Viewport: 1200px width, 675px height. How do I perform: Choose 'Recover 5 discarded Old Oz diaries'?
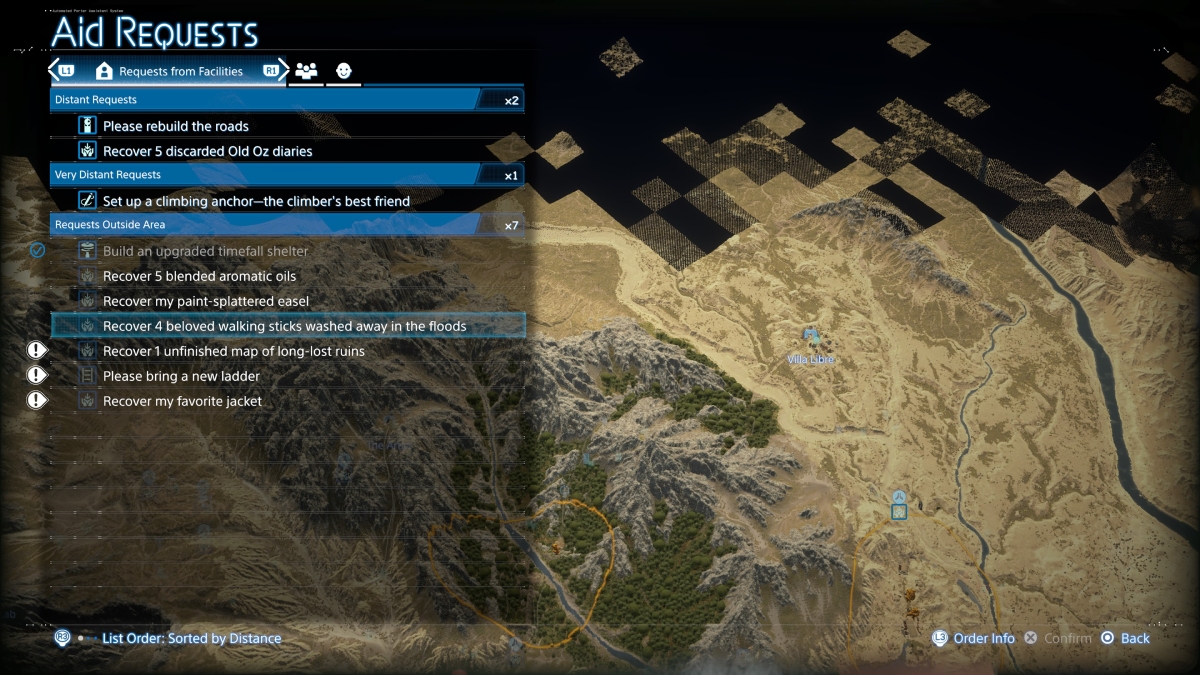coord(207,151)
